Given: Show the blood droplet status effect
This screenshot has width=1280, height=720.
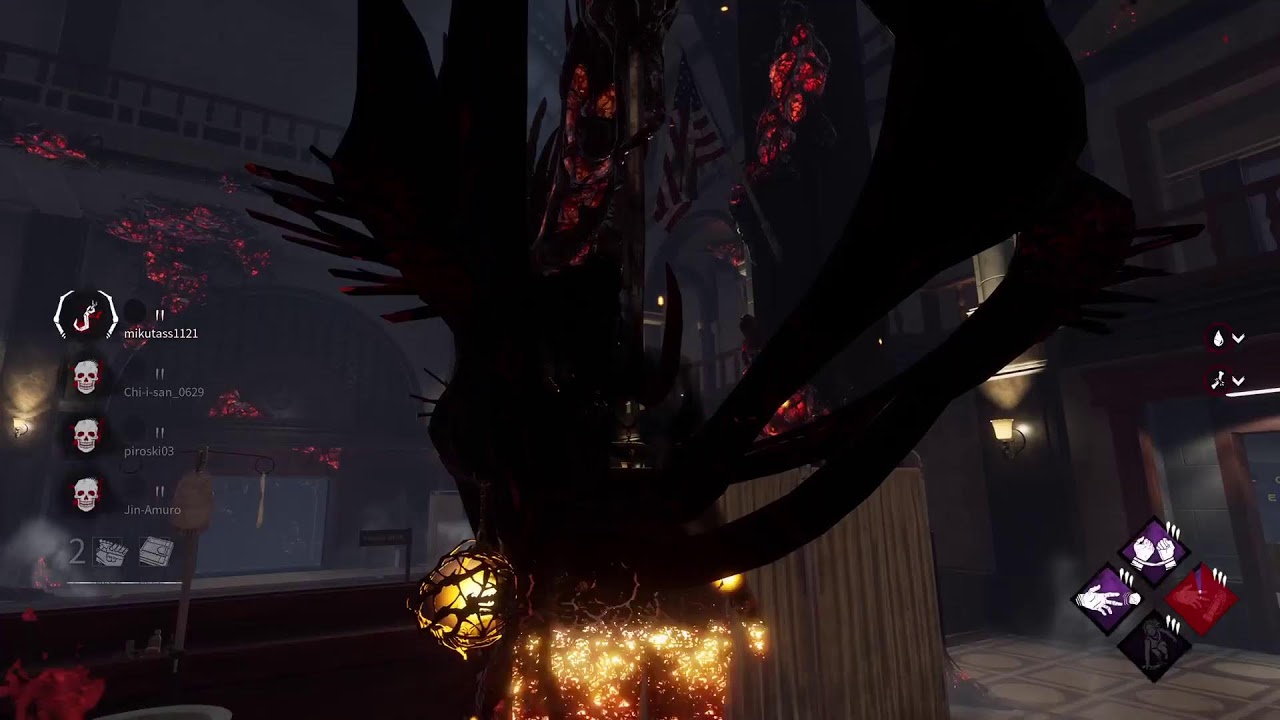Looking at the screenshot, I should click(1219, 338).
